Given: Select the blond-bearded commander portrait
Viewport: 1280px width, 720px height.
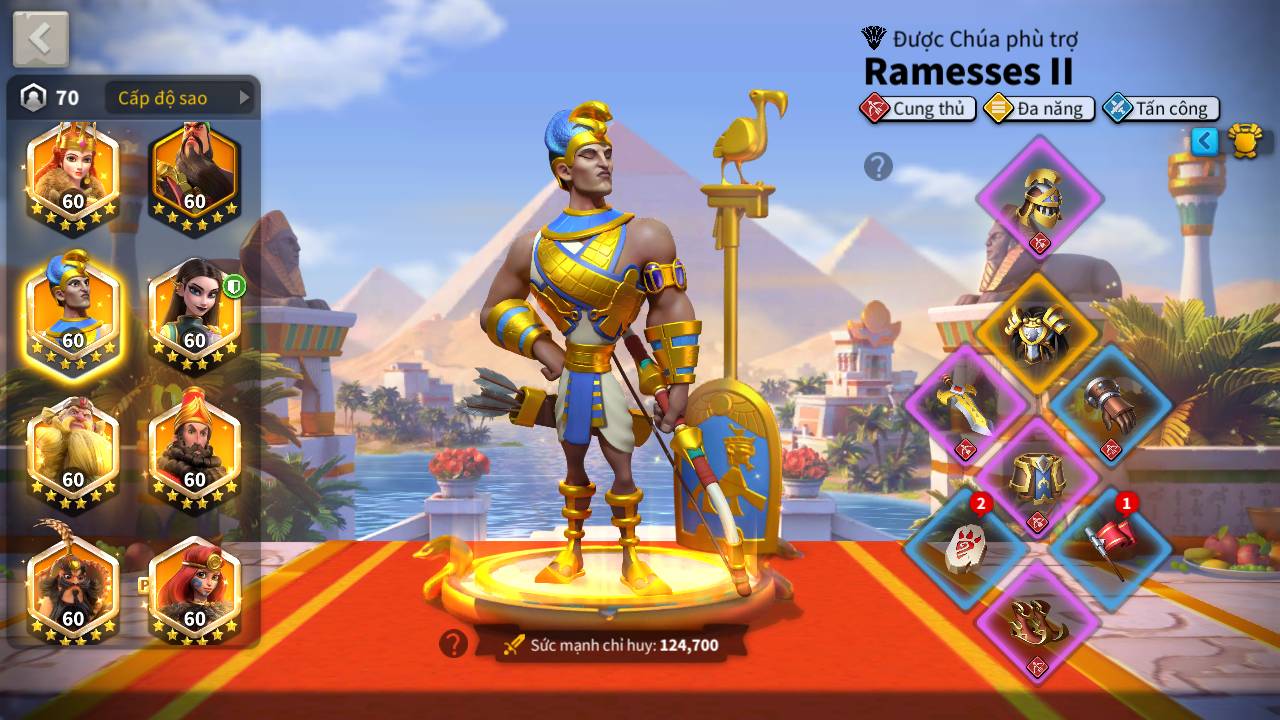Looking at the screenshot, I should 73,450.
